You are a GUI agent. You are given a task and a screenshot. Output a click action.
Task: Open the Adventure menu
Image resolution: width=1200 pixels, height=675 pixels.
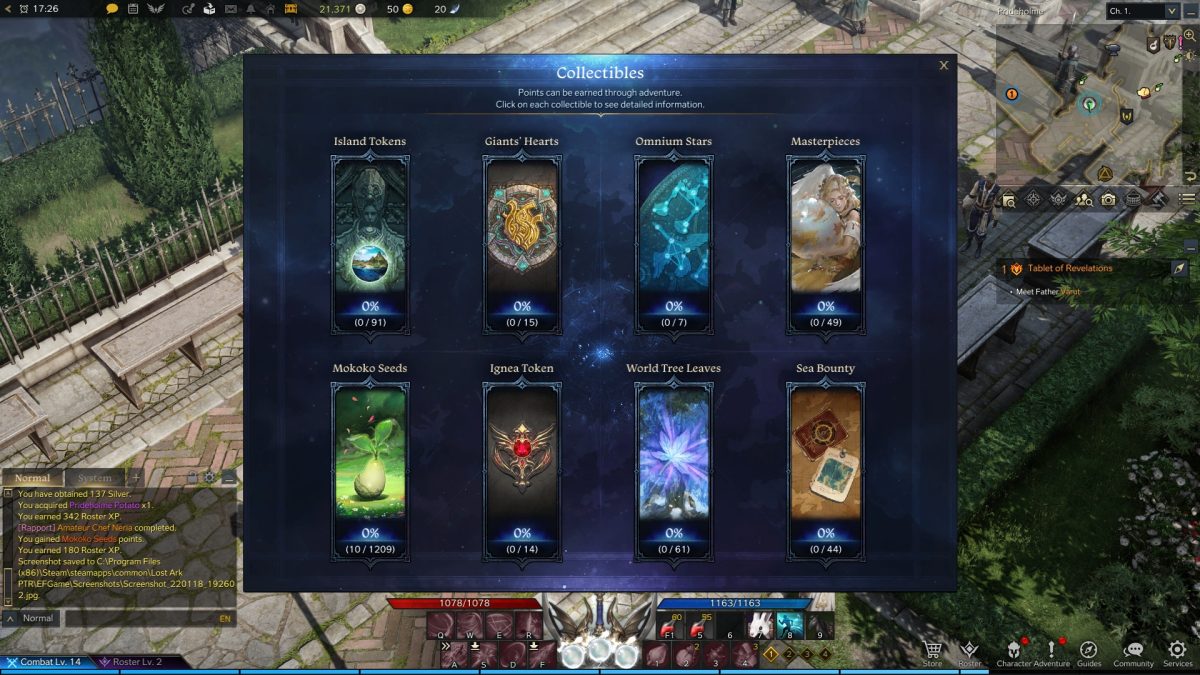point(1052,652)
